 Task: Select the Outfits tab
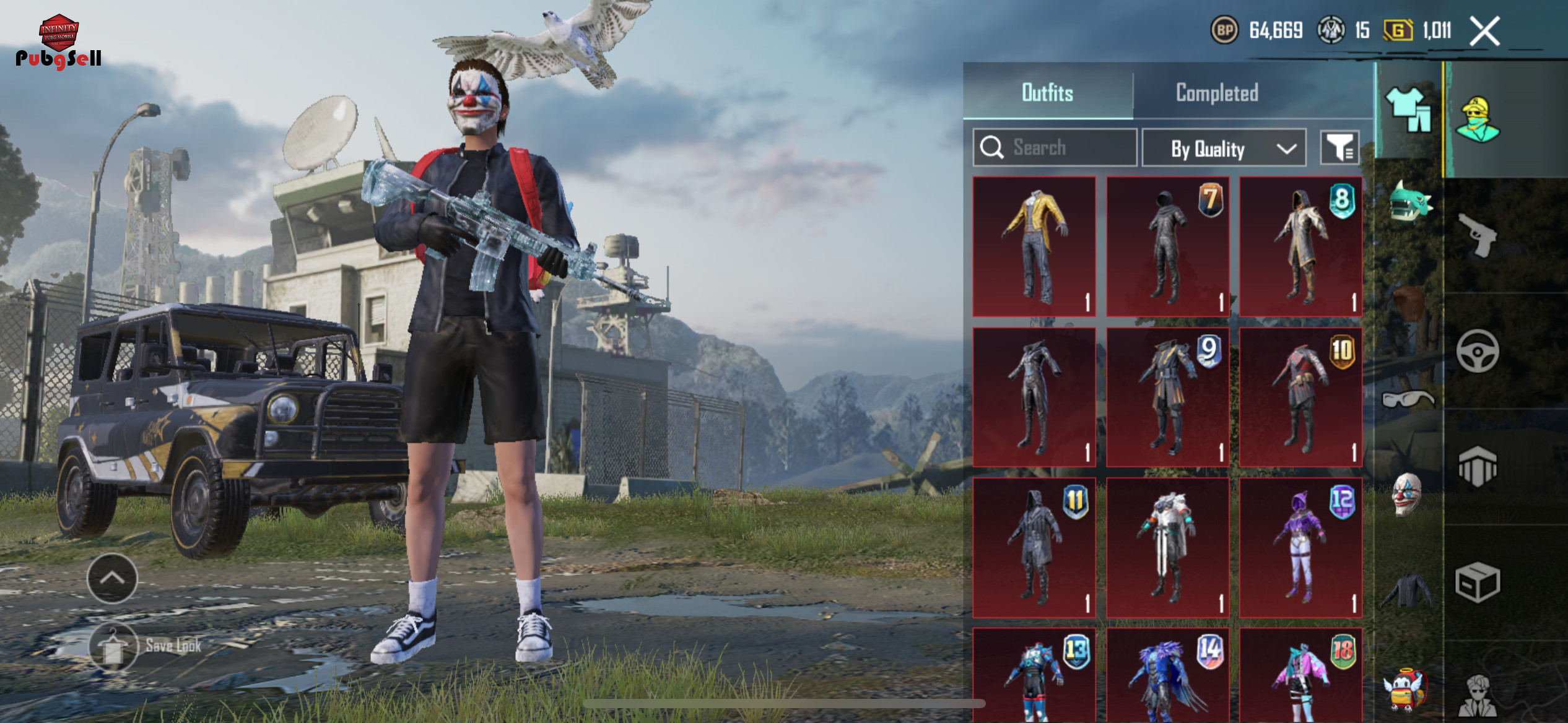[x=1047, y=93]
